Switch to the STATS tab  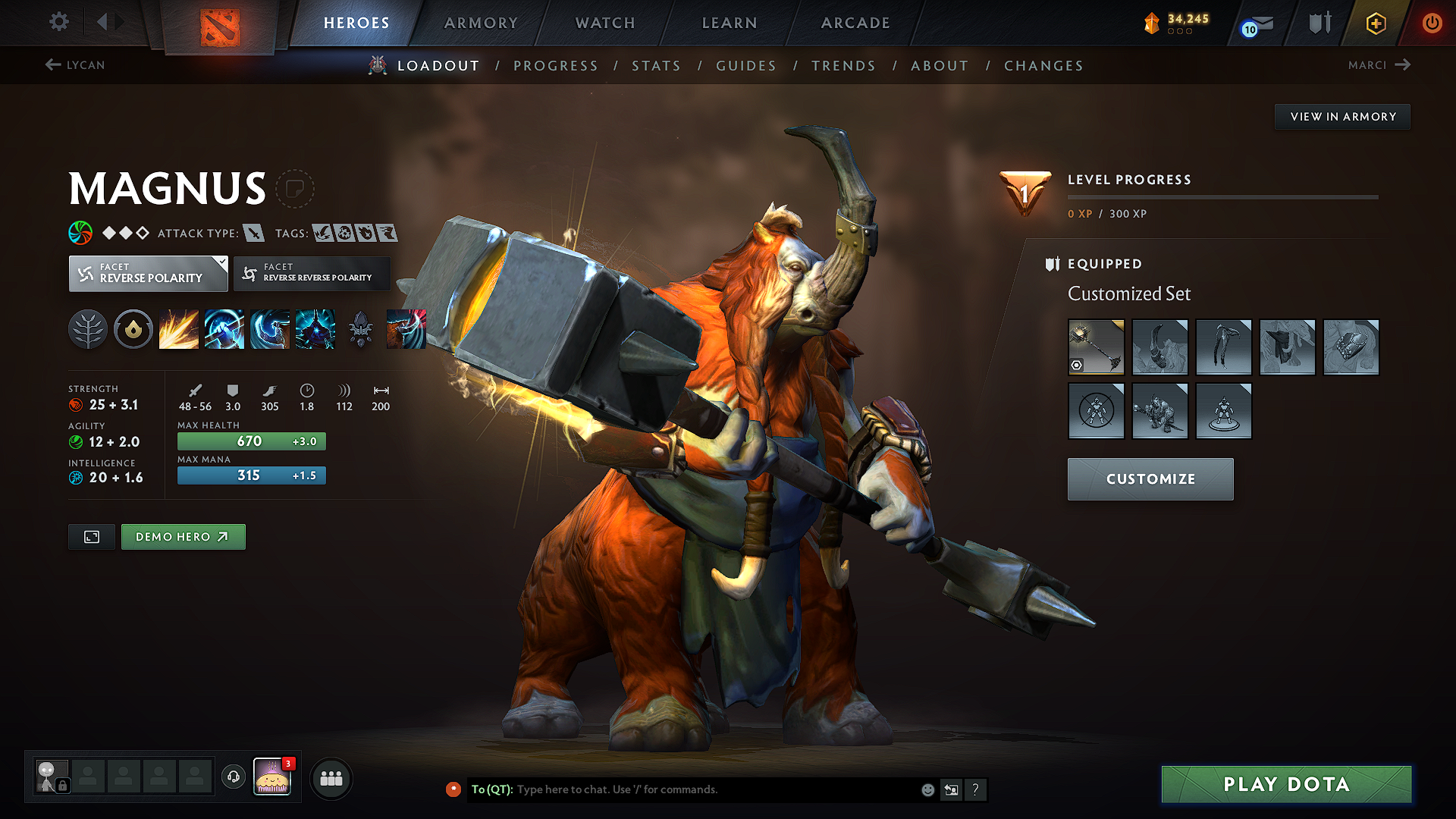coord(657,66)
